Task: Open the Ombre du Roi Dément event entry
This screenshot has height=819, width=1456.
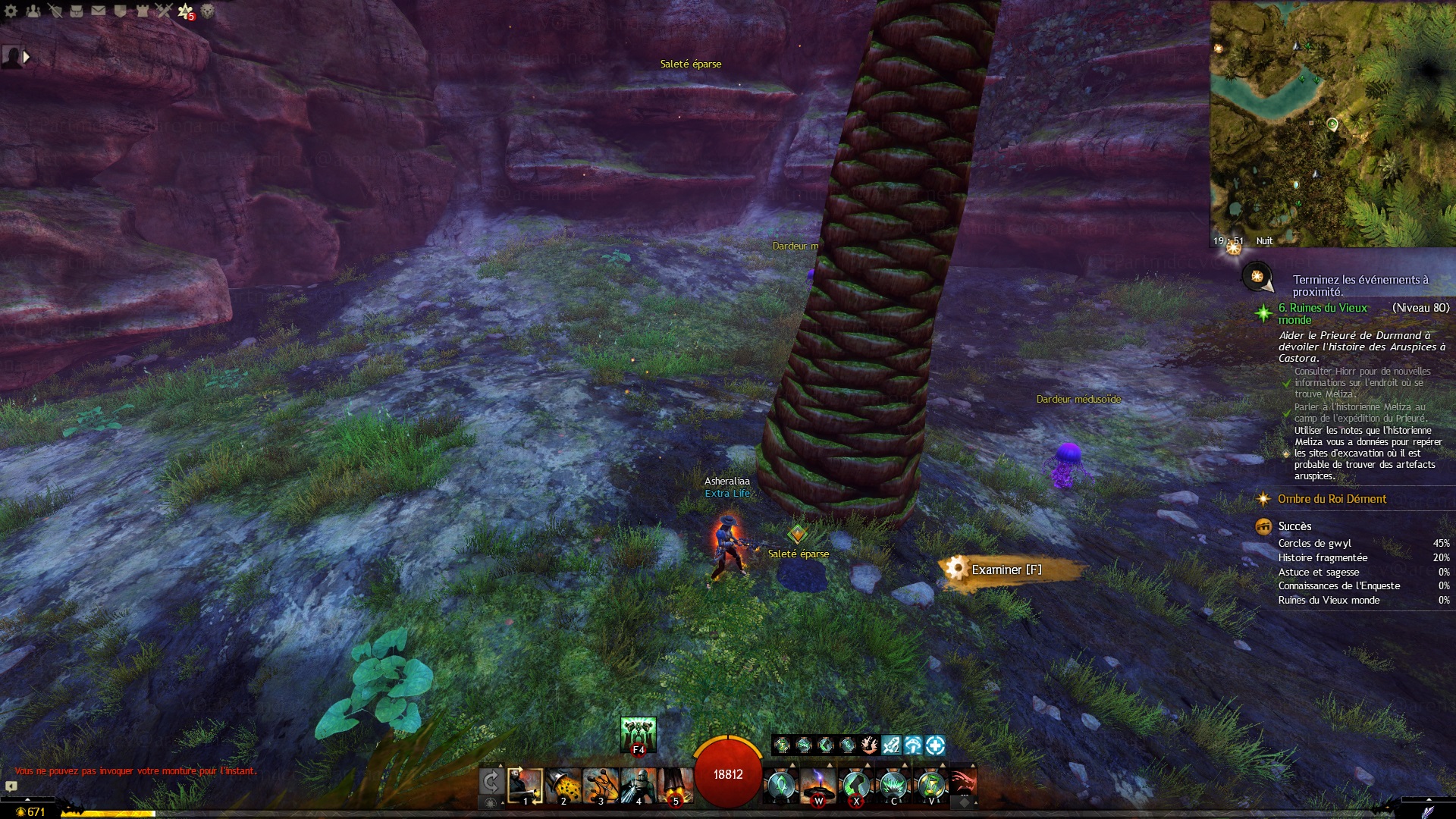Action: point(1332,499)
